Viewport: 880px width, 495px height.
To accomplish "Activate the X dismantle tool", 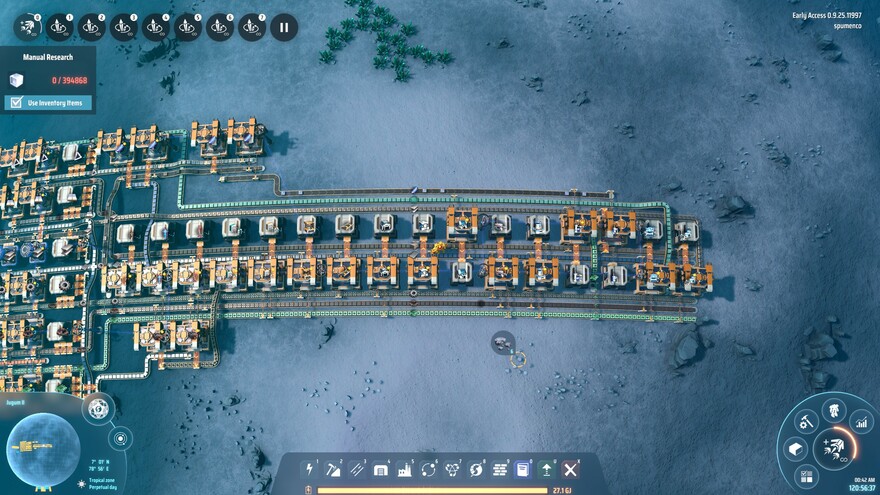I will point(571,469).
